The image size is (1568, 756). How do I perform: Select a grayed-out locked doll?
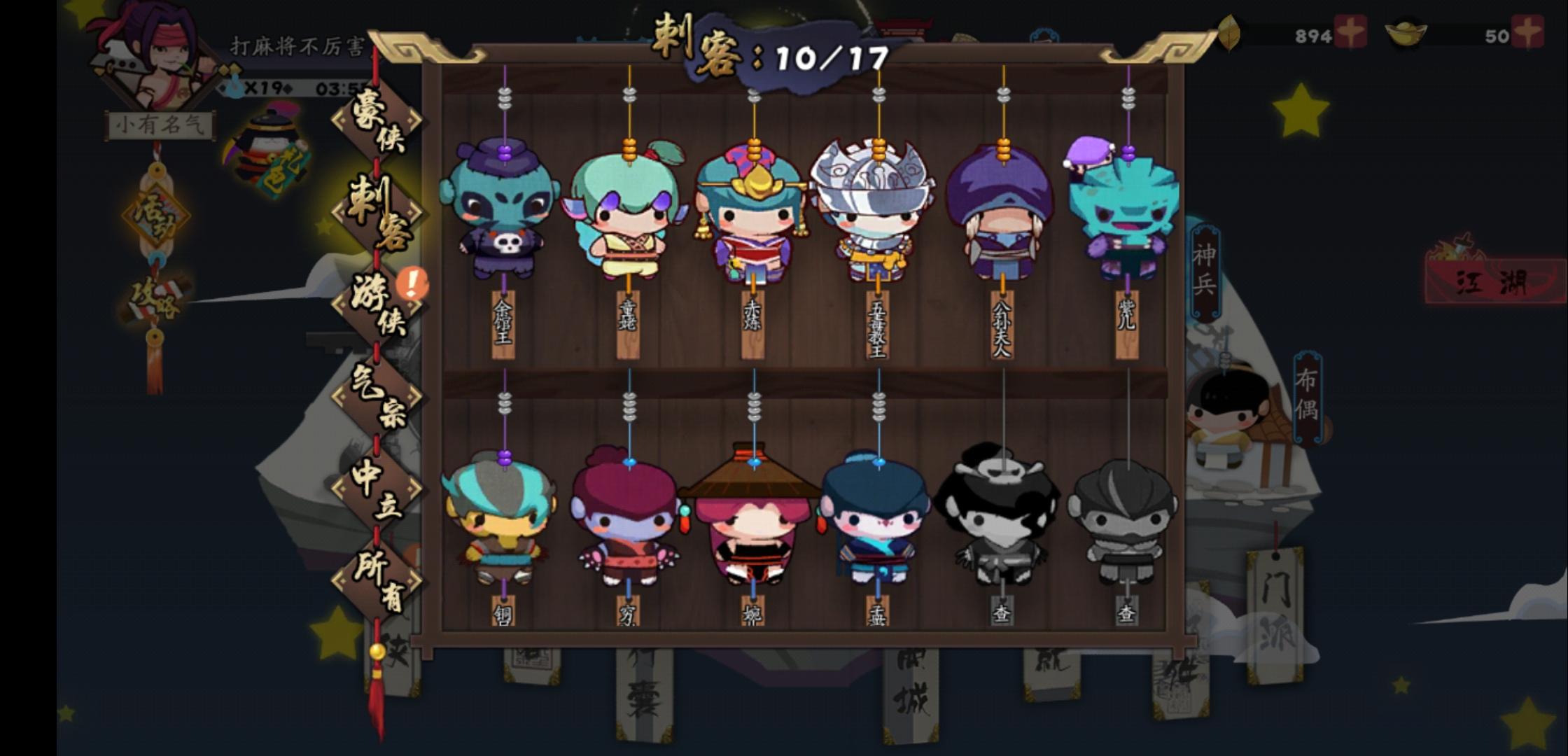tap(1001, 518)
